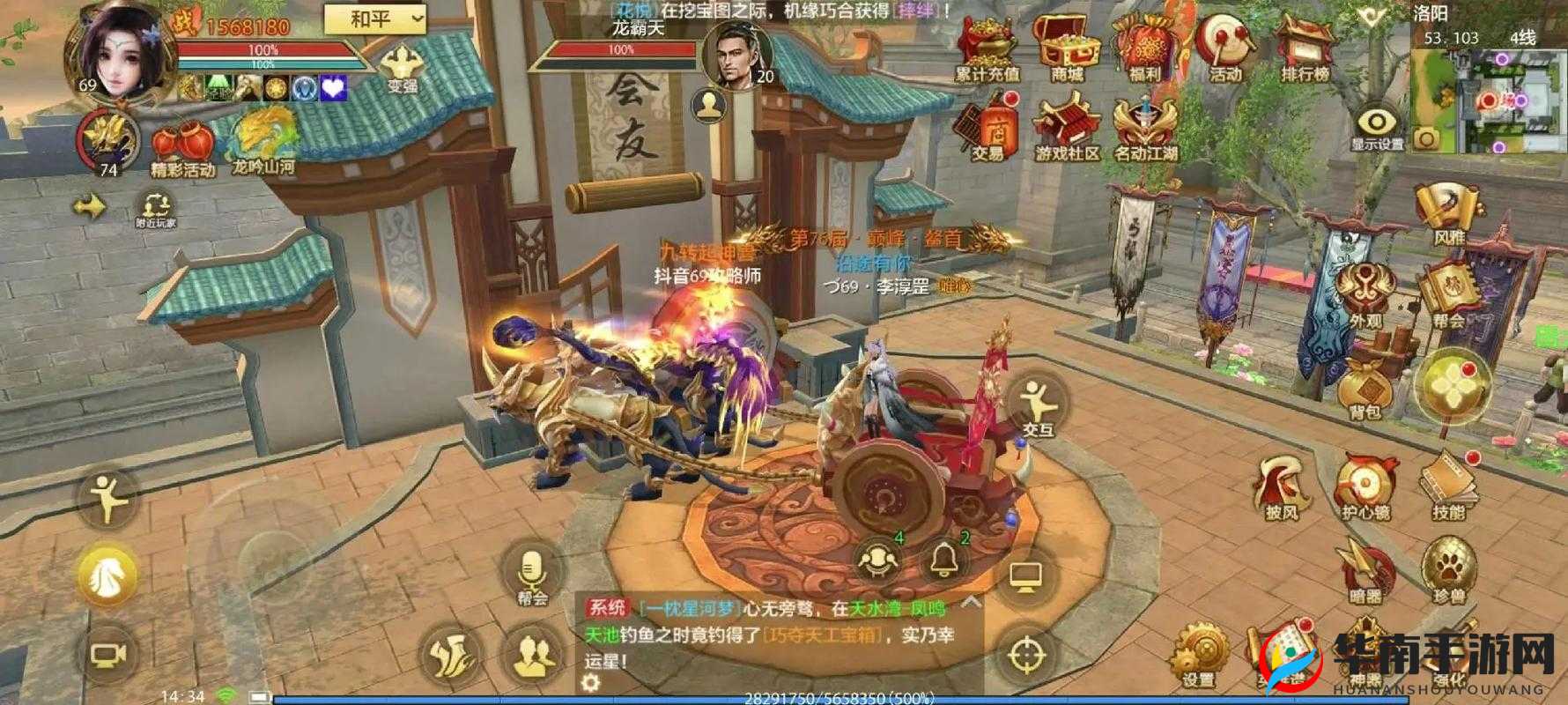Open the 和平 combat mode dropdown
This screenshot has width=1568, height=705.
[x=370, y=18]
